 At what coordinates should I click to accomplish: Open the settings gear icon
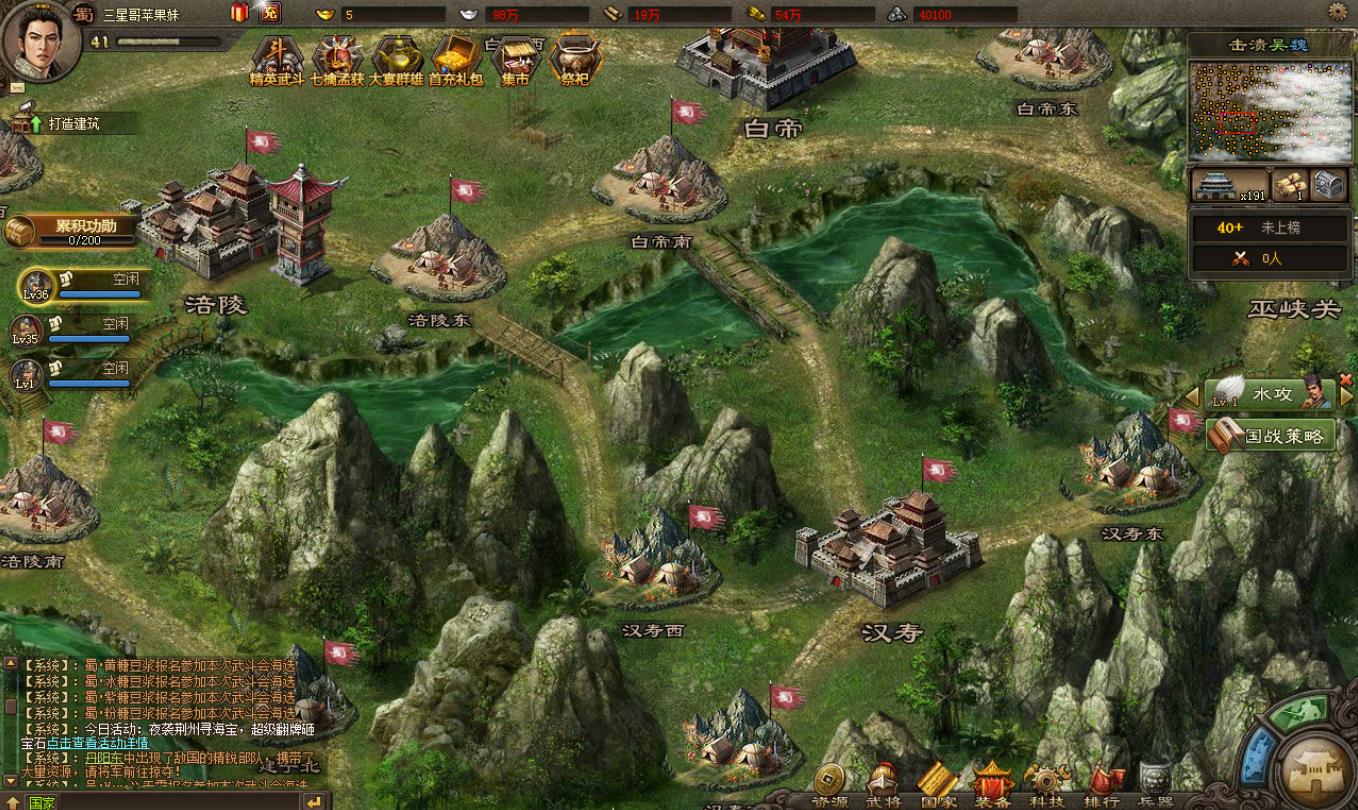pyautogui.click(x=1337, y=12)
